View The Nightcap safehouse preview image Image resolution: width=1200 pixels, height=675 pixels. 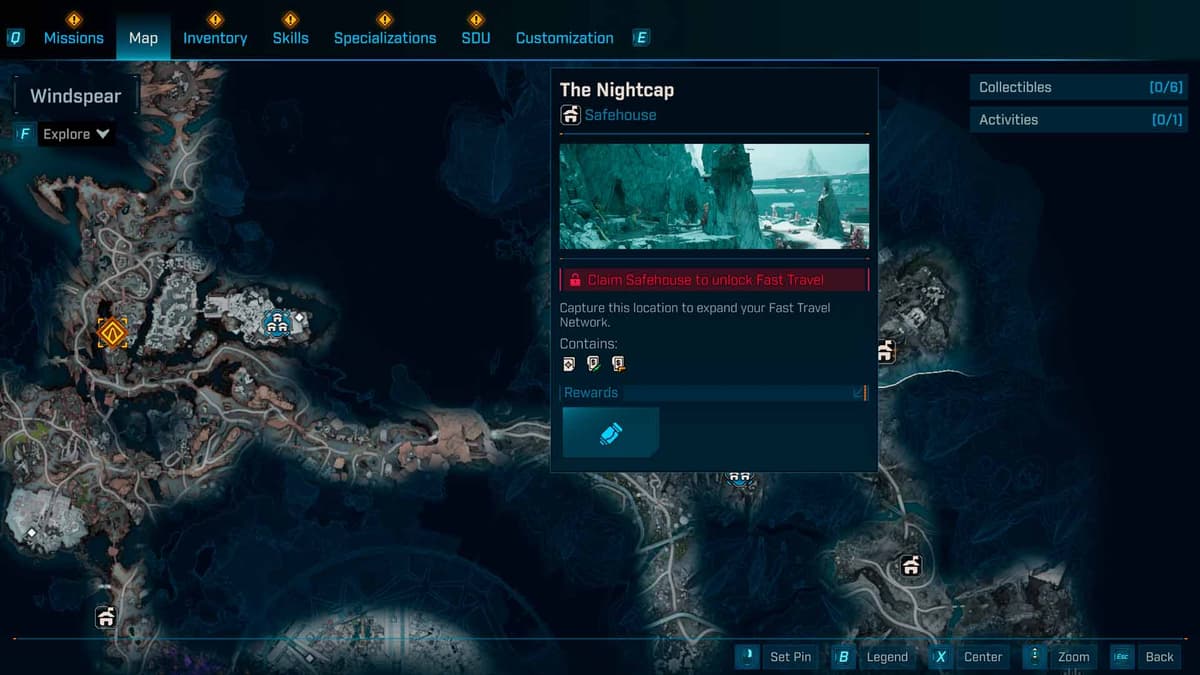click(714, 196)
